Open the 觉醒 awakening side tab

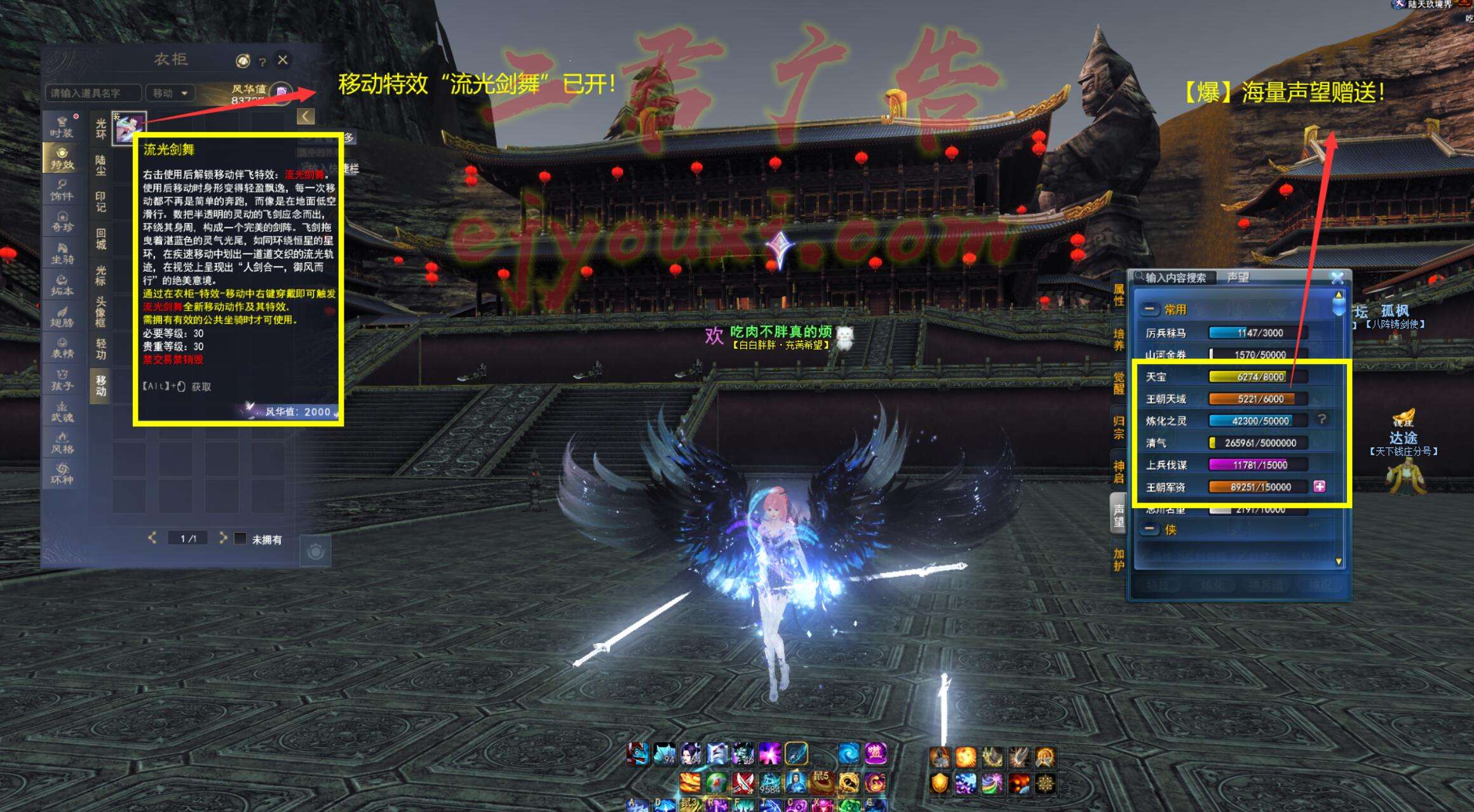[x=1119, y=383]
